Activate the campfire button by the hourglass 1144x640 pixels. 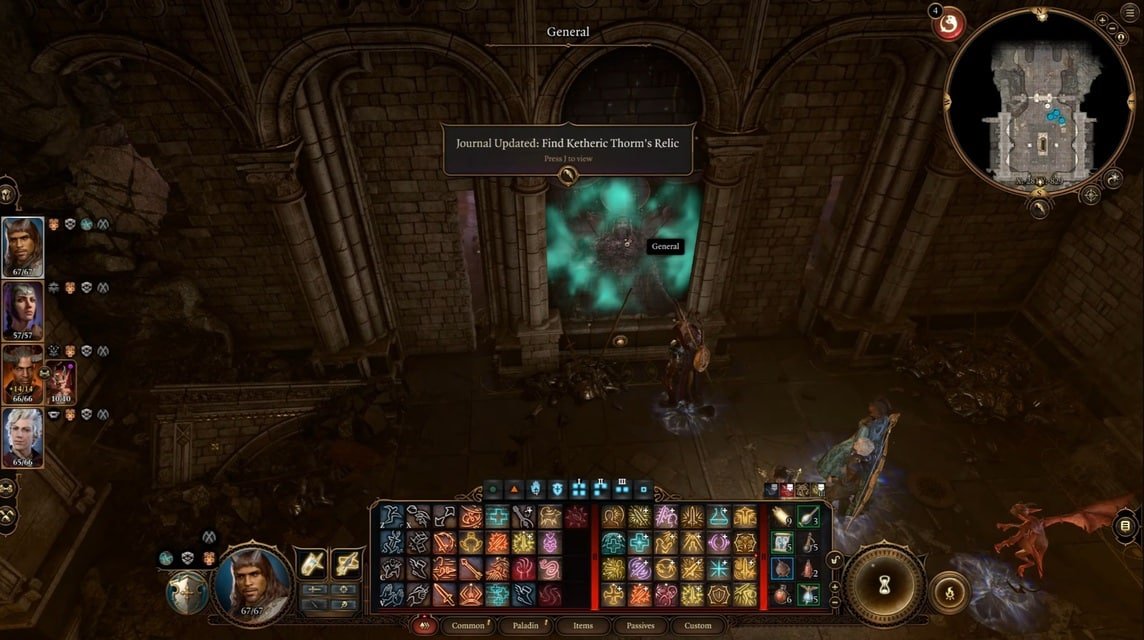click(x=950, y=594)
